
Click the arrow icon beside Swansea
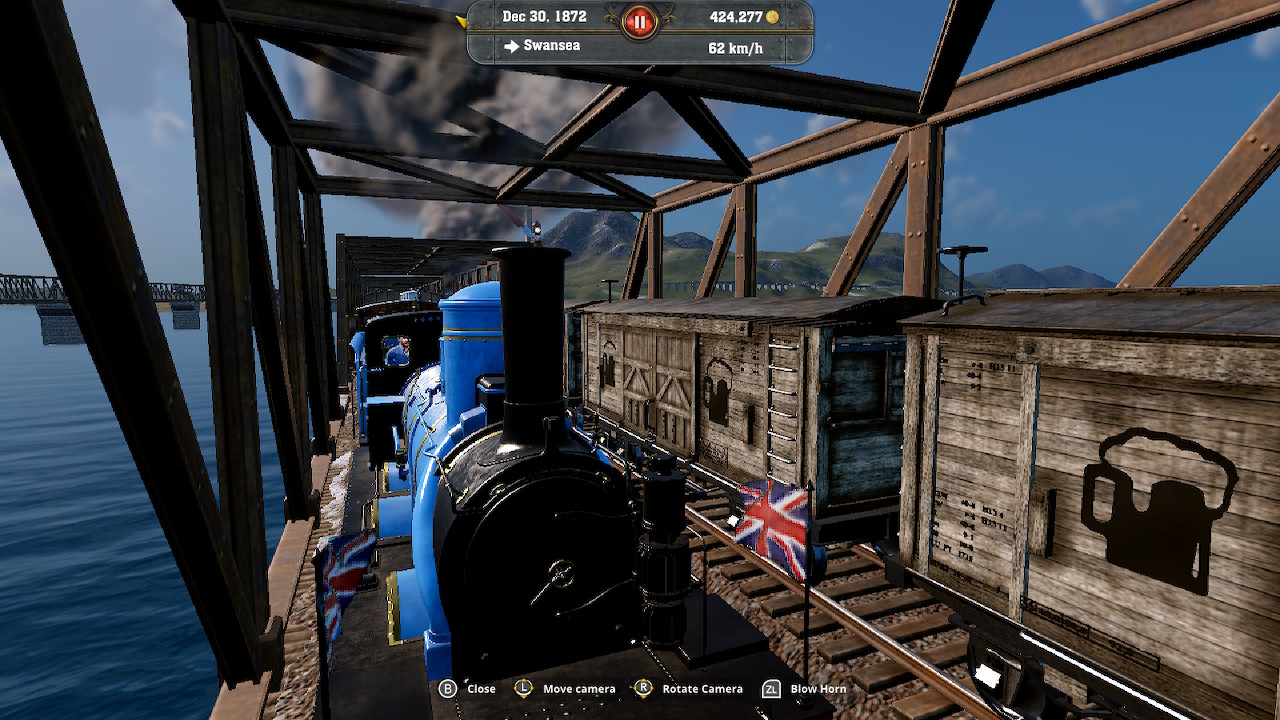tap(511, 45)
